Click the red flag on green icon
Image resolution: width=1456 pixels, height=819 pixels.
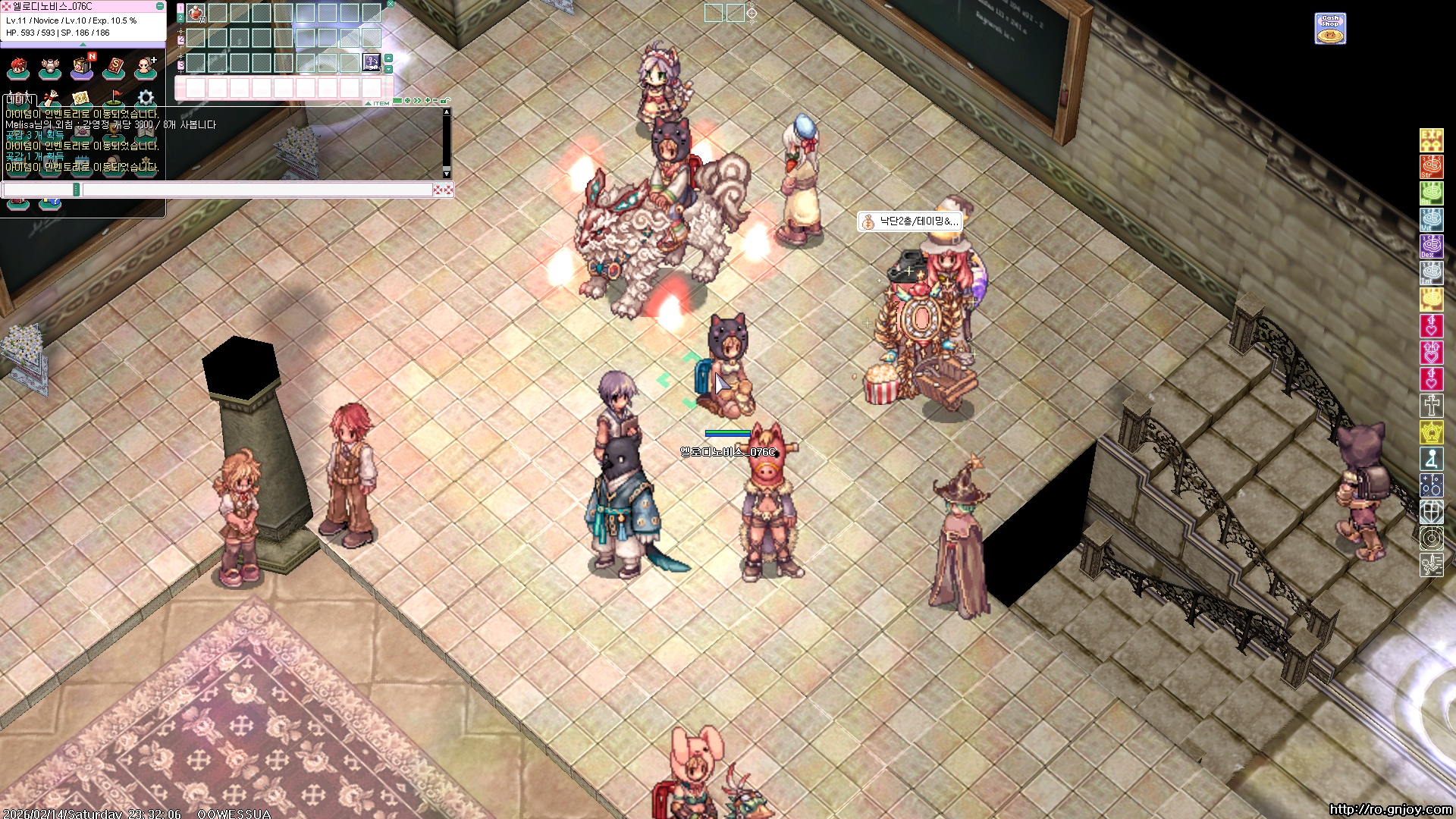point(114,98)
